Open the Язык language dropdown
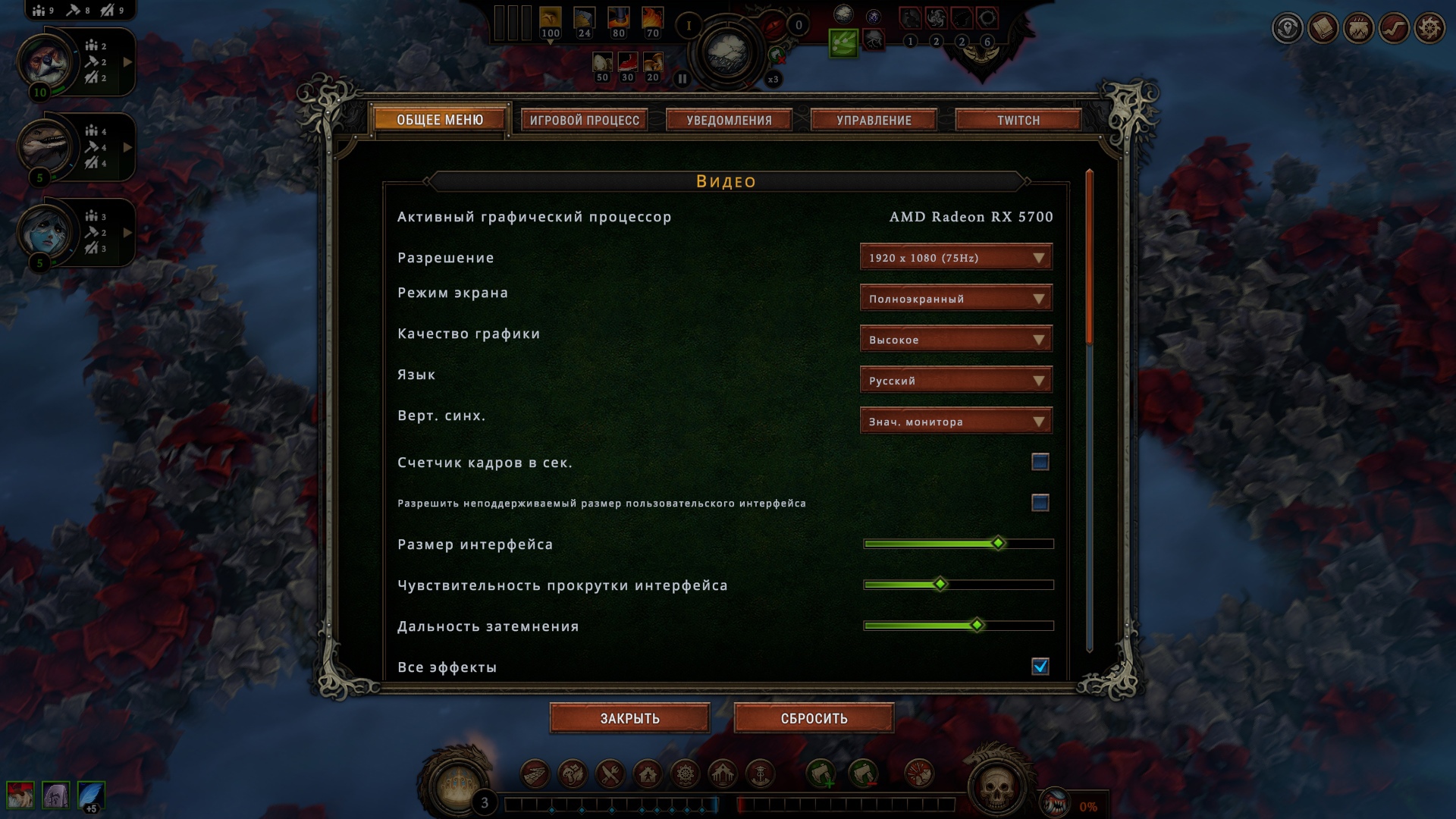 (955, 381)
